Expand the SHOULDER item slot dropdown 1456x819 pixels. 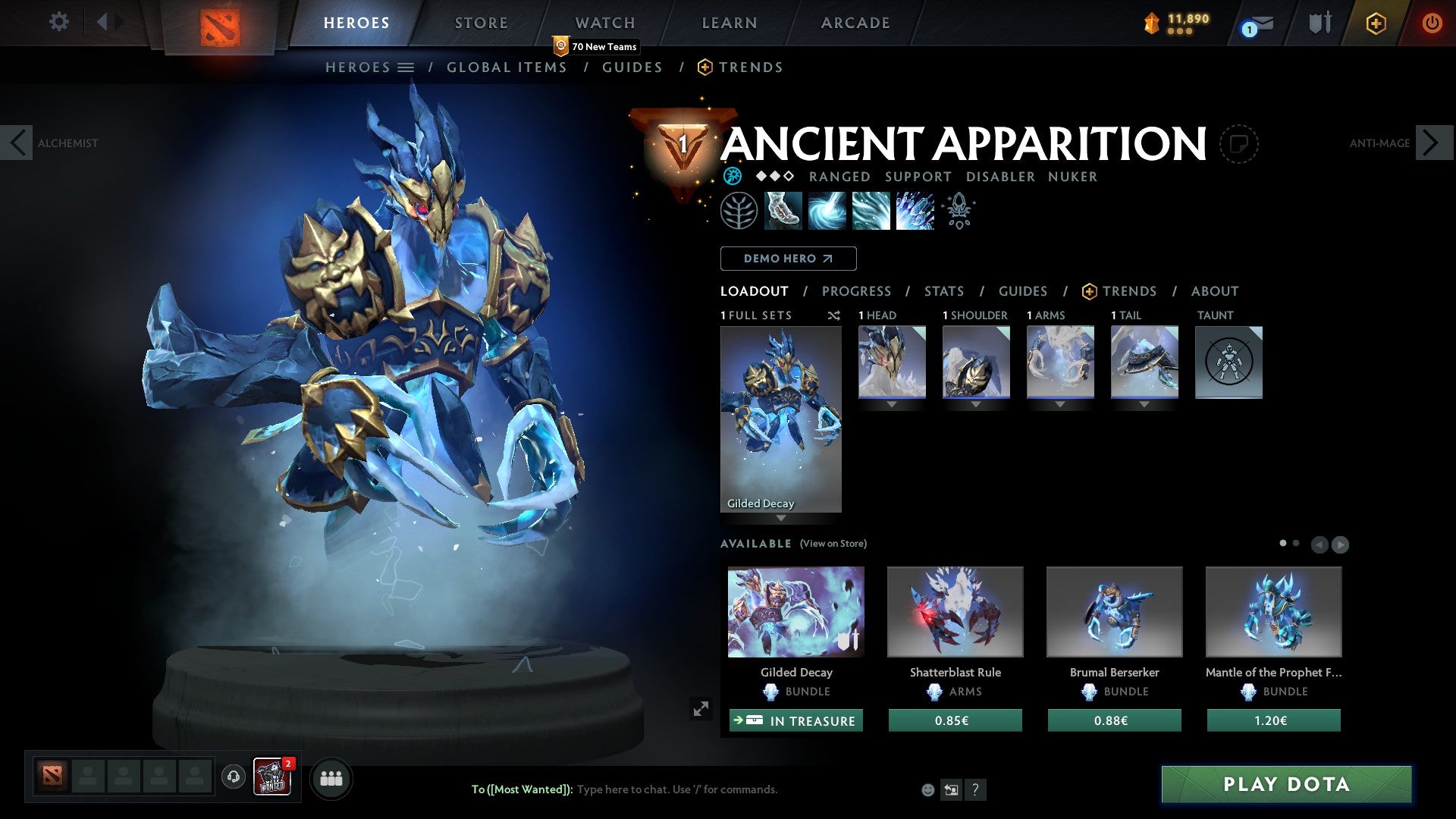coord(975,404)
